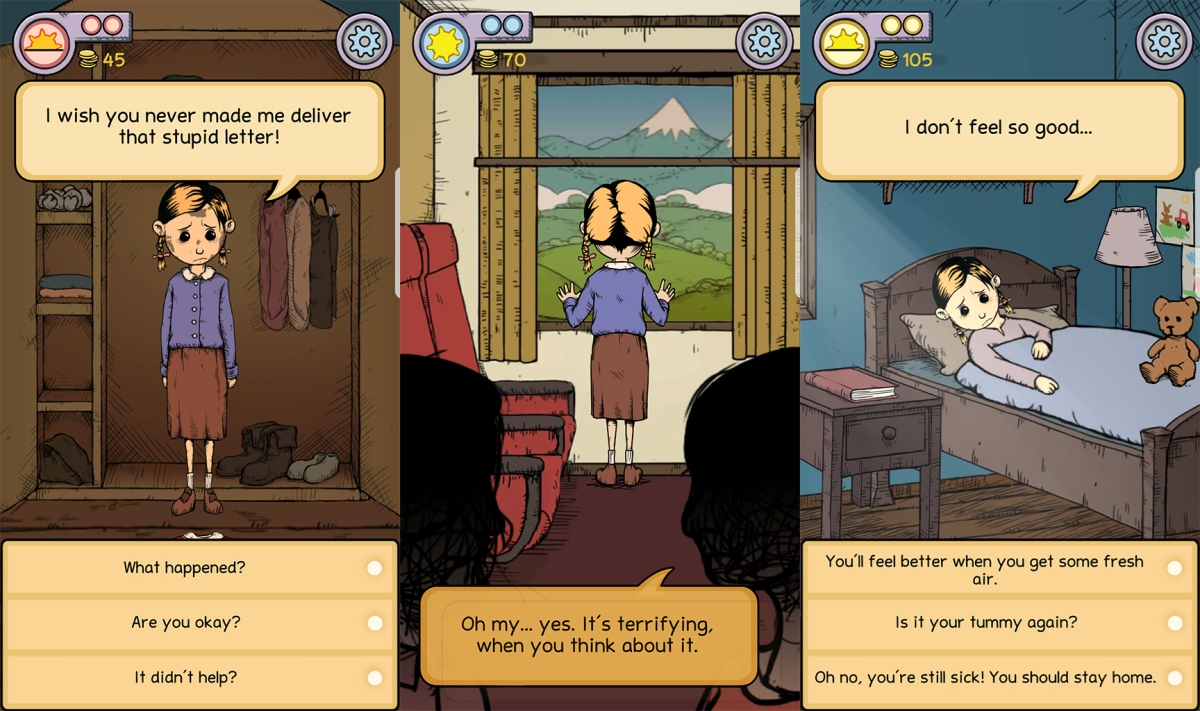Open settings gear in the bedroom scene
Viewport: 1200px width, 711px height.
point(1165,41)
